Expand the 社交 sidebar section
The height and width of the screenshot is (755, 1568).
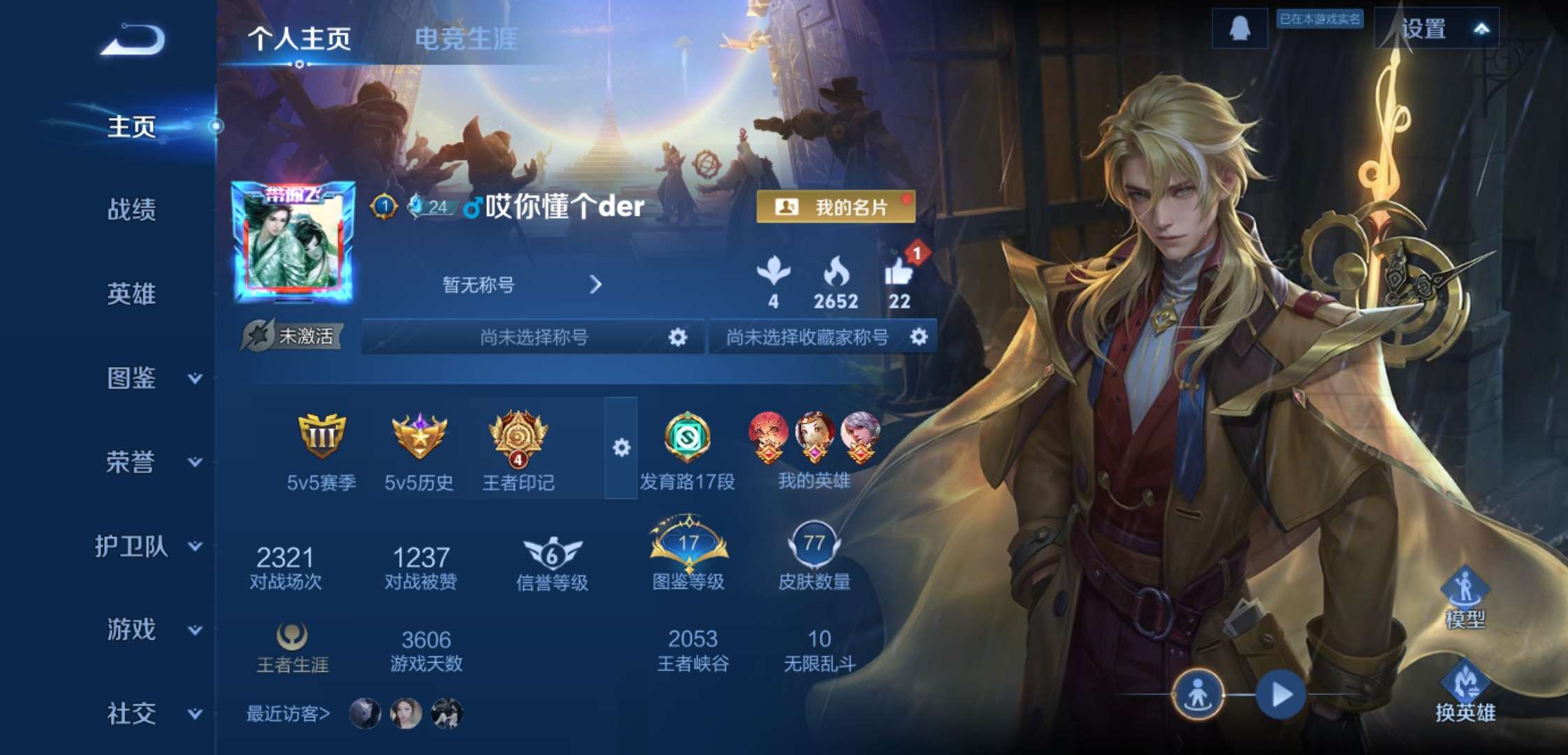click(140, 714)
